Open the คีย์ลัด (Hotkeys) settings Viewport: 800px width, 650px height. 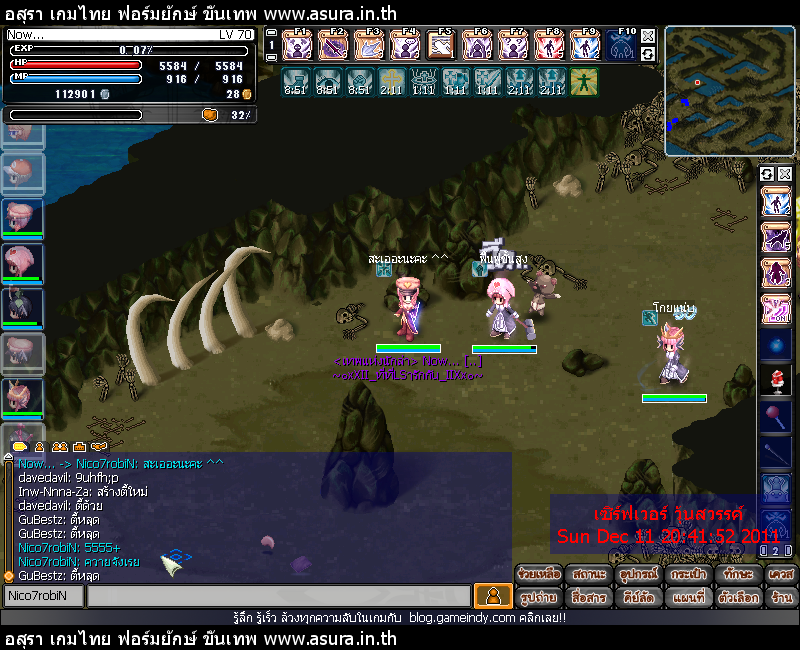(x=638, y=597)
